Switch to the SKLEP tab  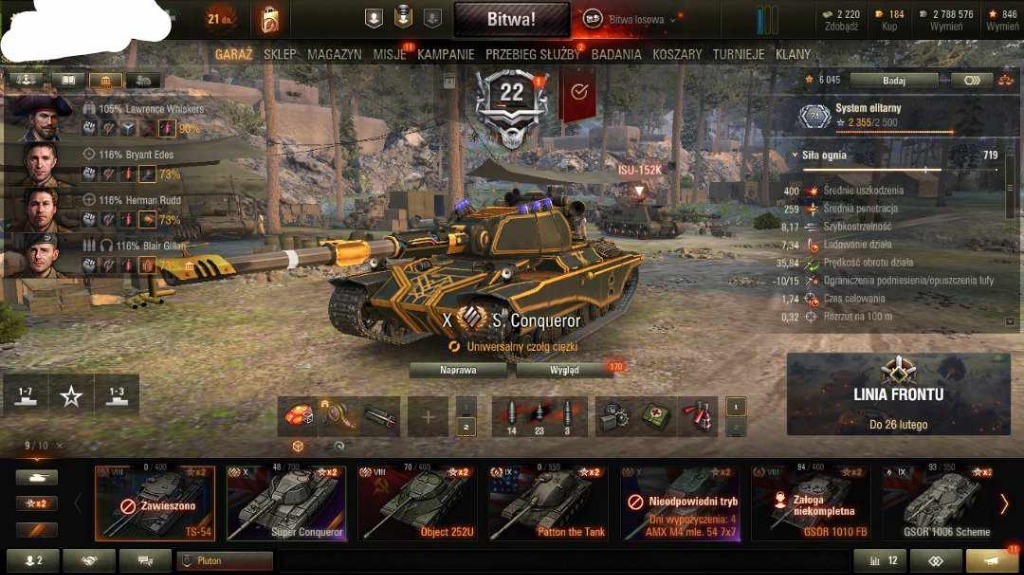coord(280,54)
